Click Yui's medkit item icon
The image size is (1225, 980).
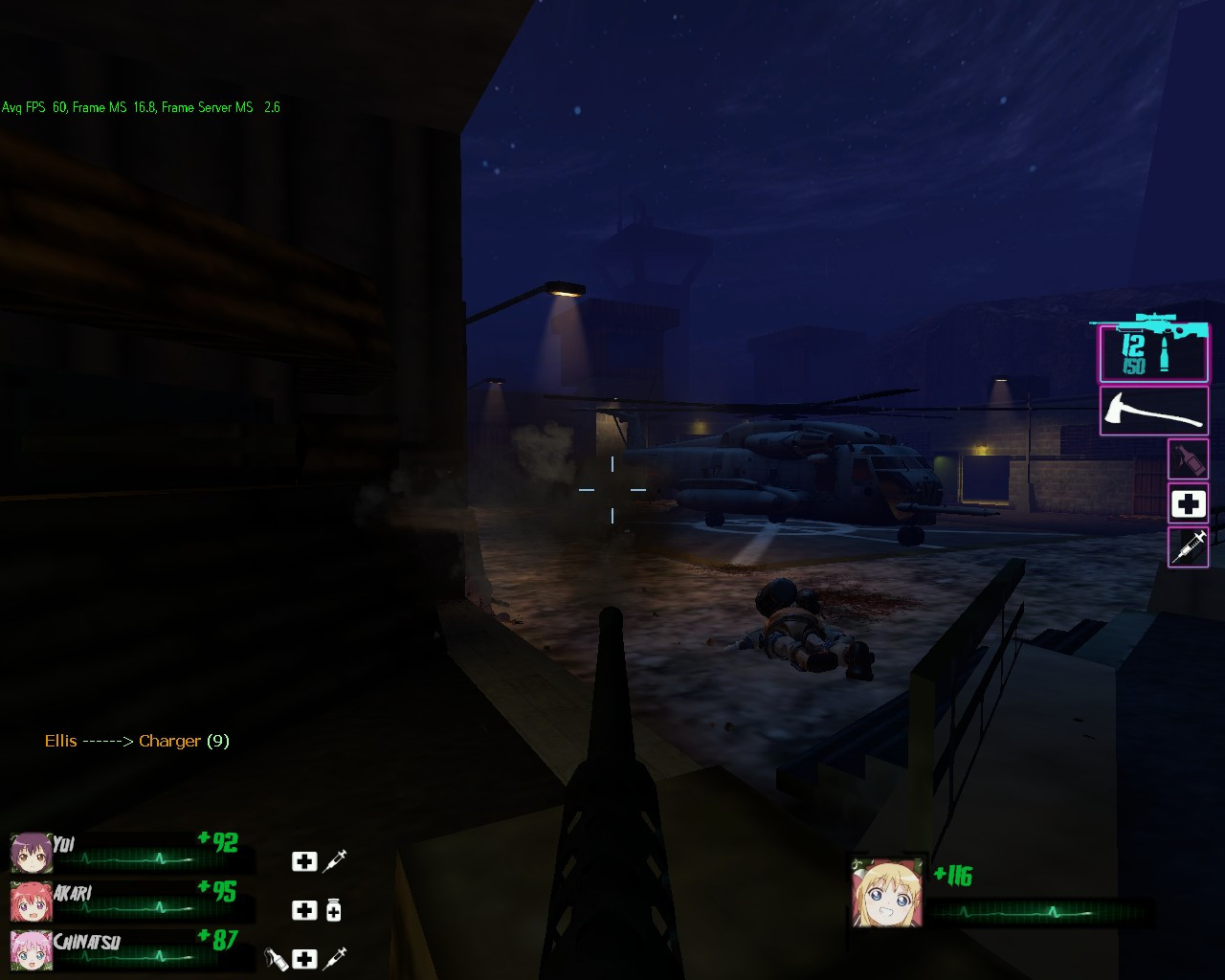click(303, 861)
